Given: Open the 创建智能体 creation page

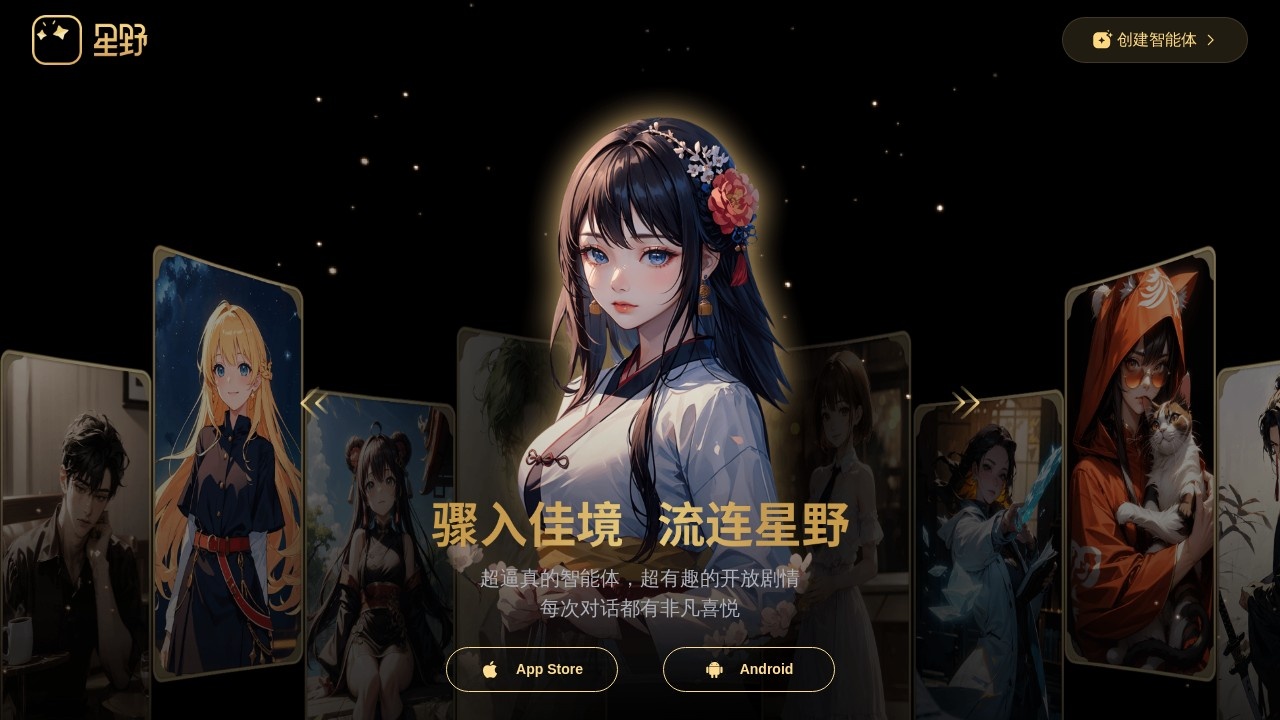Looking at the screenshot, I should click(1155, 40).
